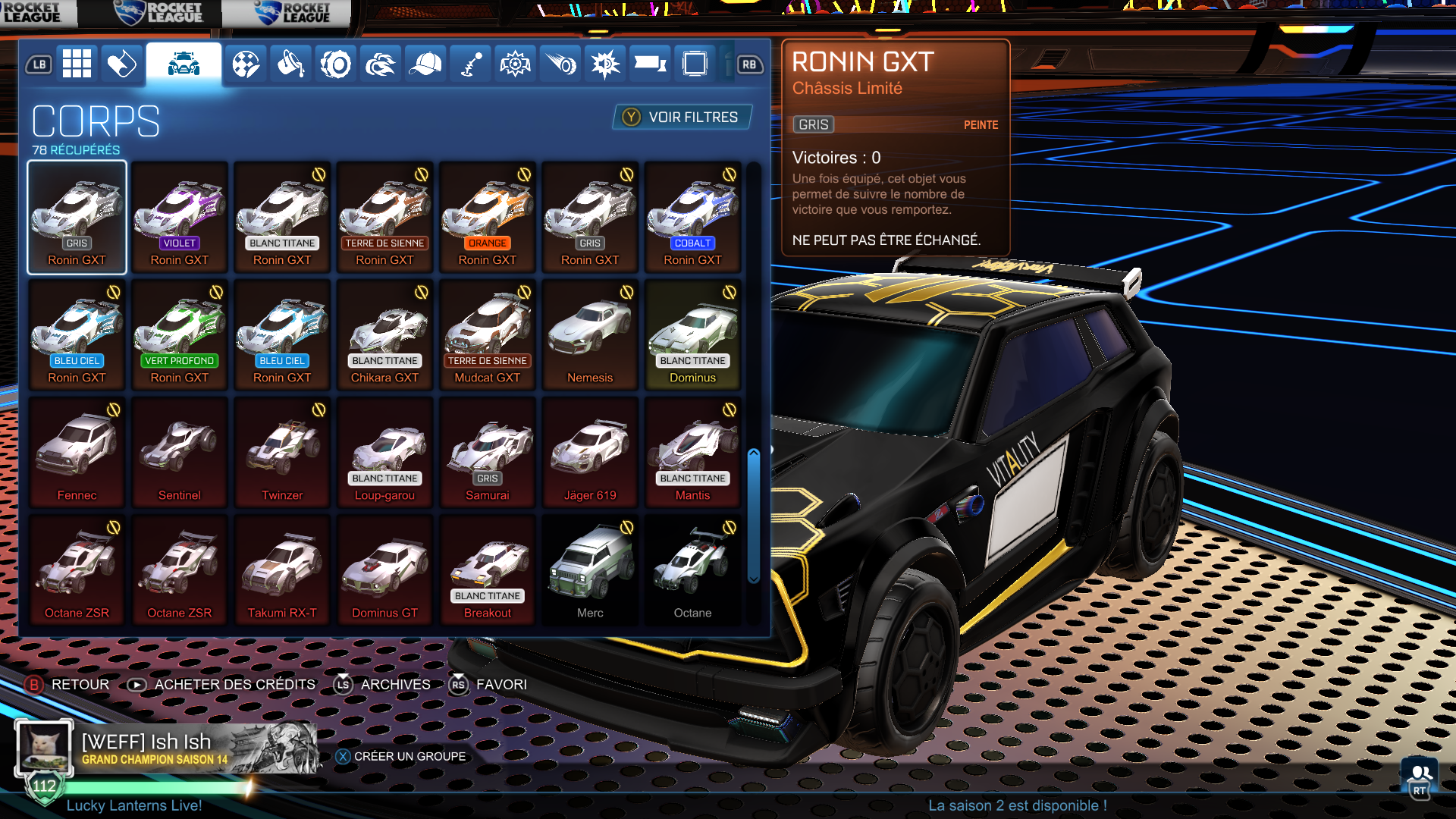Open the Trails category icon
Screen dimensions: 1456x819
click(x=560, y=64)
